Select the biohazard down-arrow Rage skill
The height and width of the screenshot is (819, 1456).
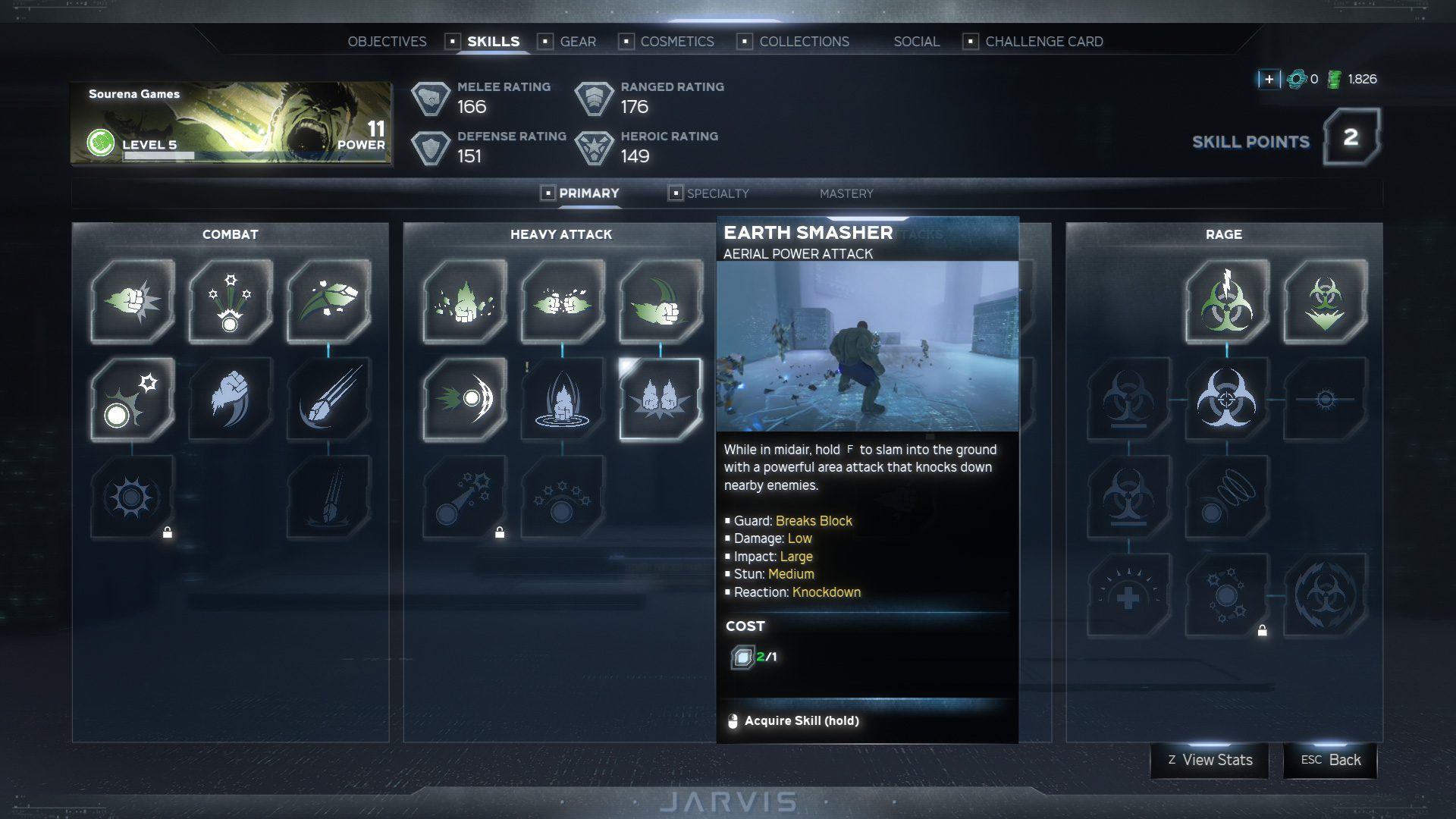coord(1325,301)
